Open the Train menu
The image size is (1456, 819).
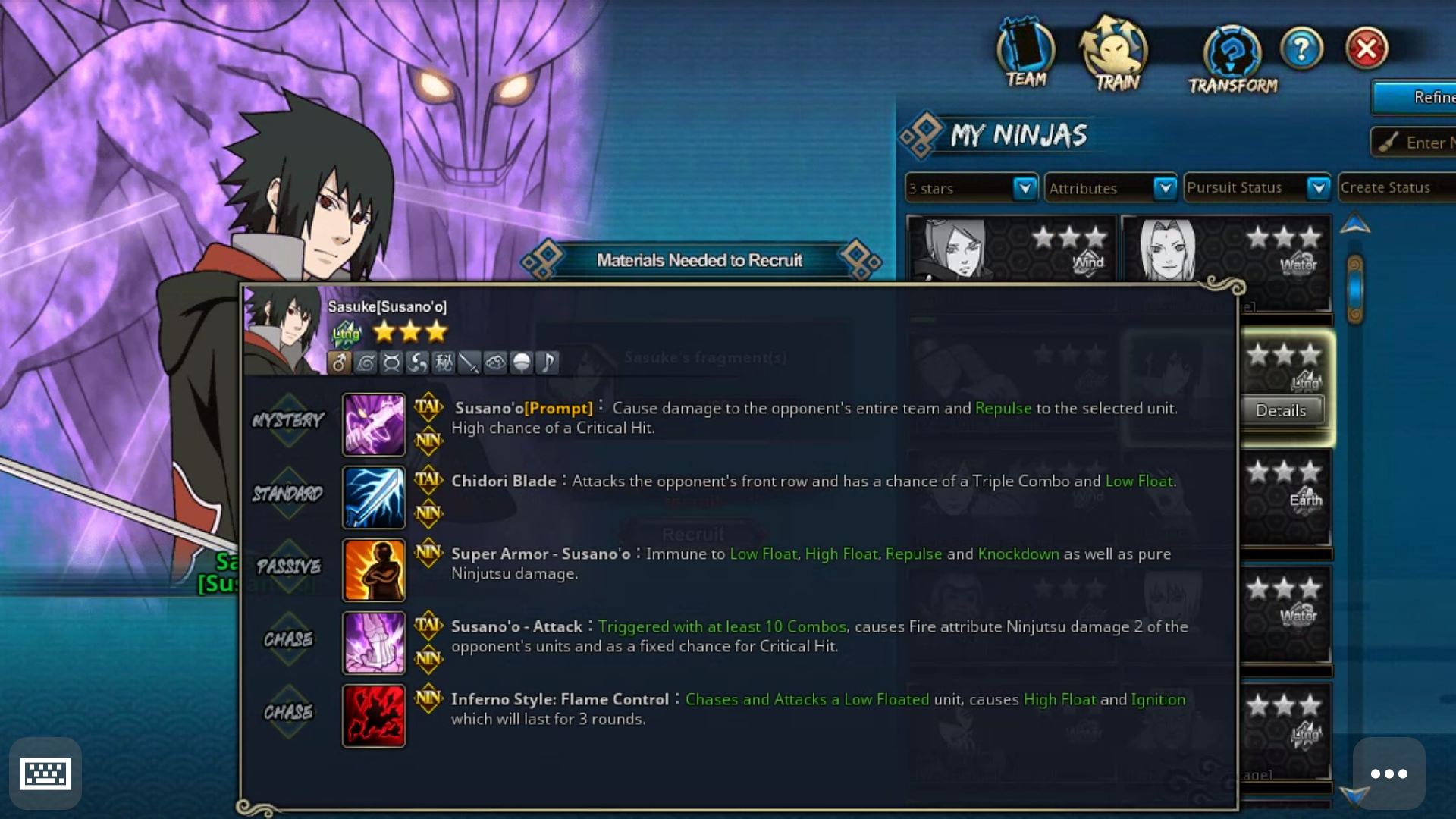point(1116,55)
